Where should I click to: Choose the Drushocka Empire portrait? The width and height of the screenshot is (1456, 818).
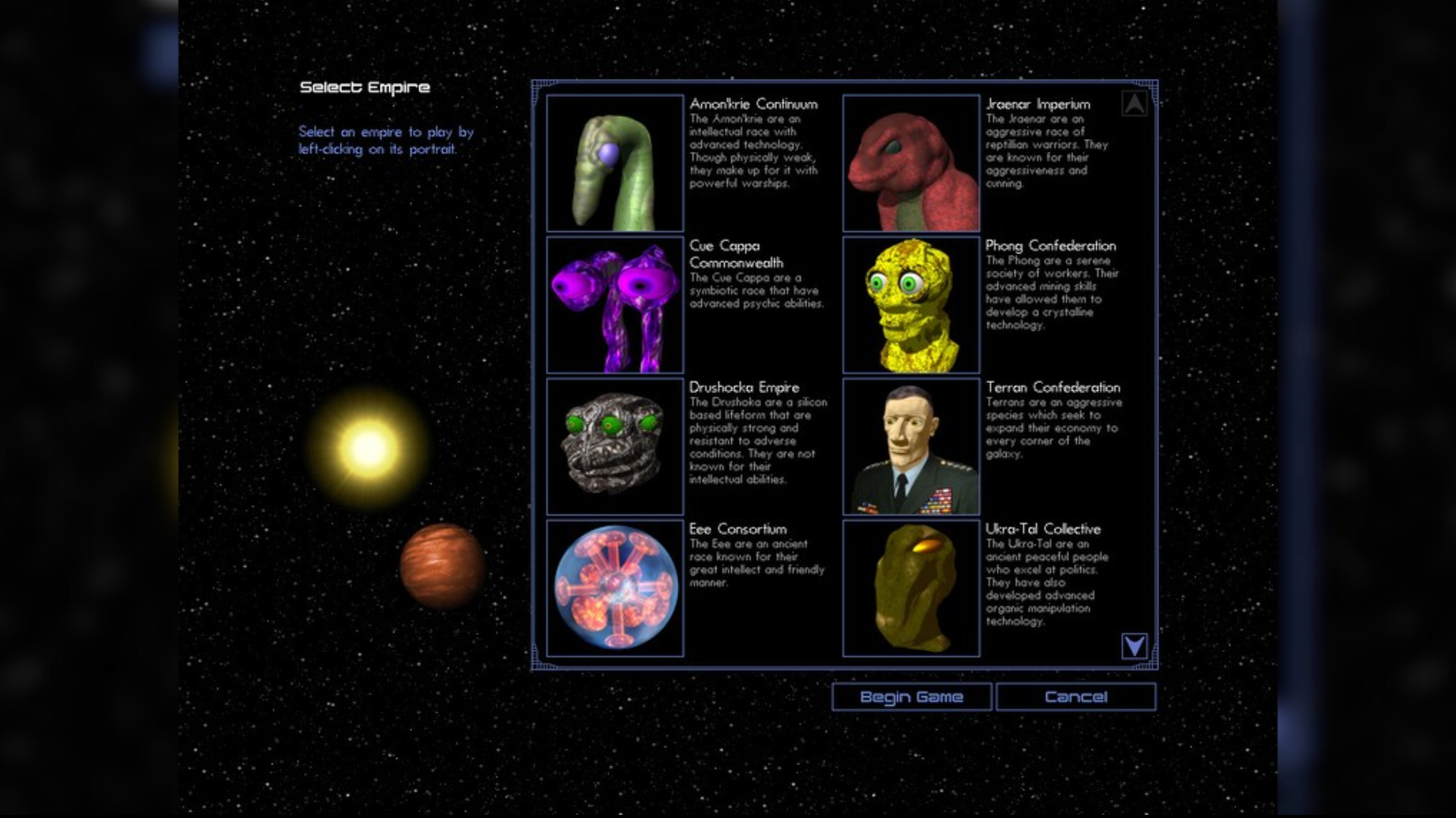(615, 446)
